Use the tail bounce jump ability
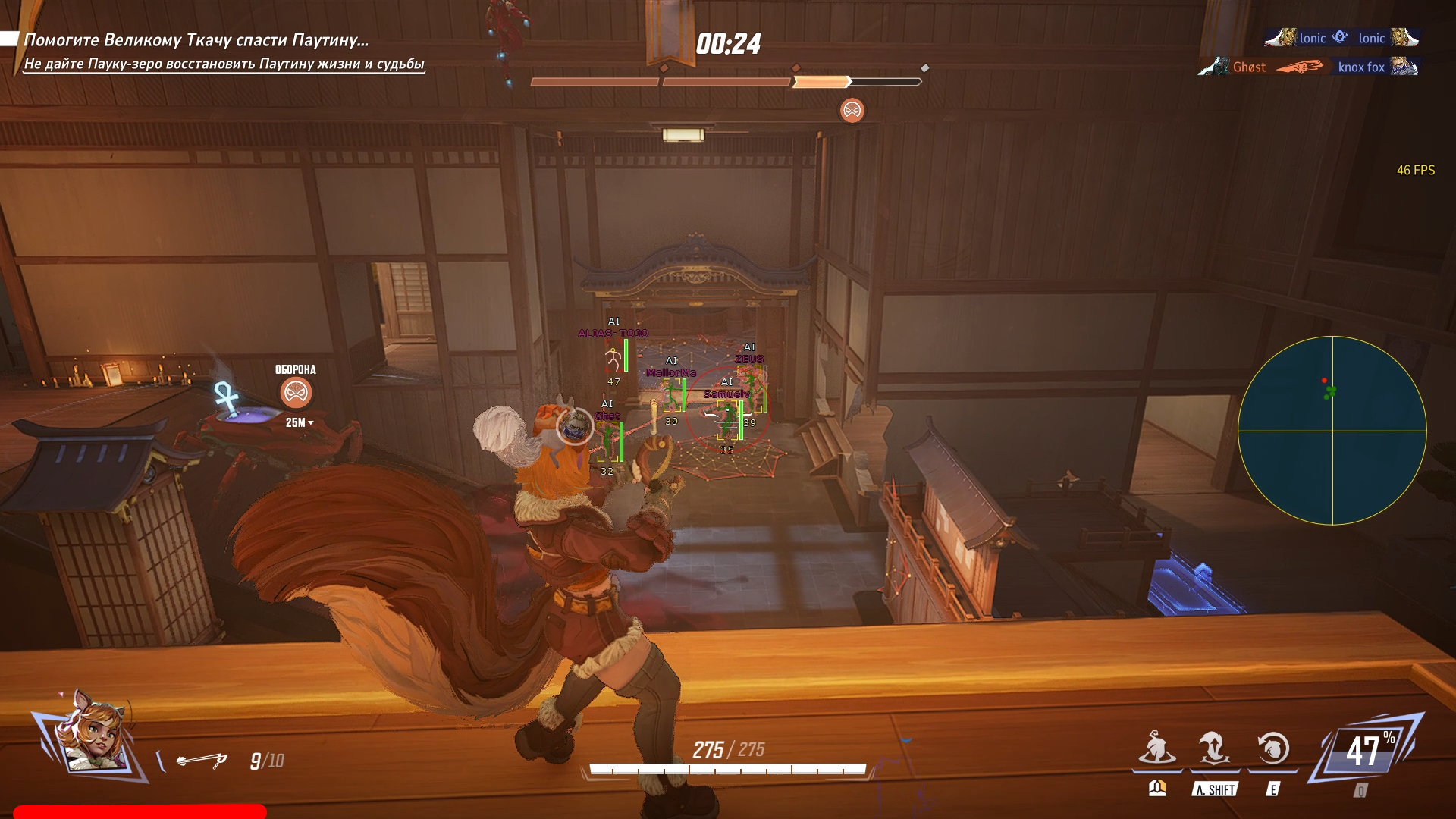The image size is (1456, 819). tap(1214, 748)
